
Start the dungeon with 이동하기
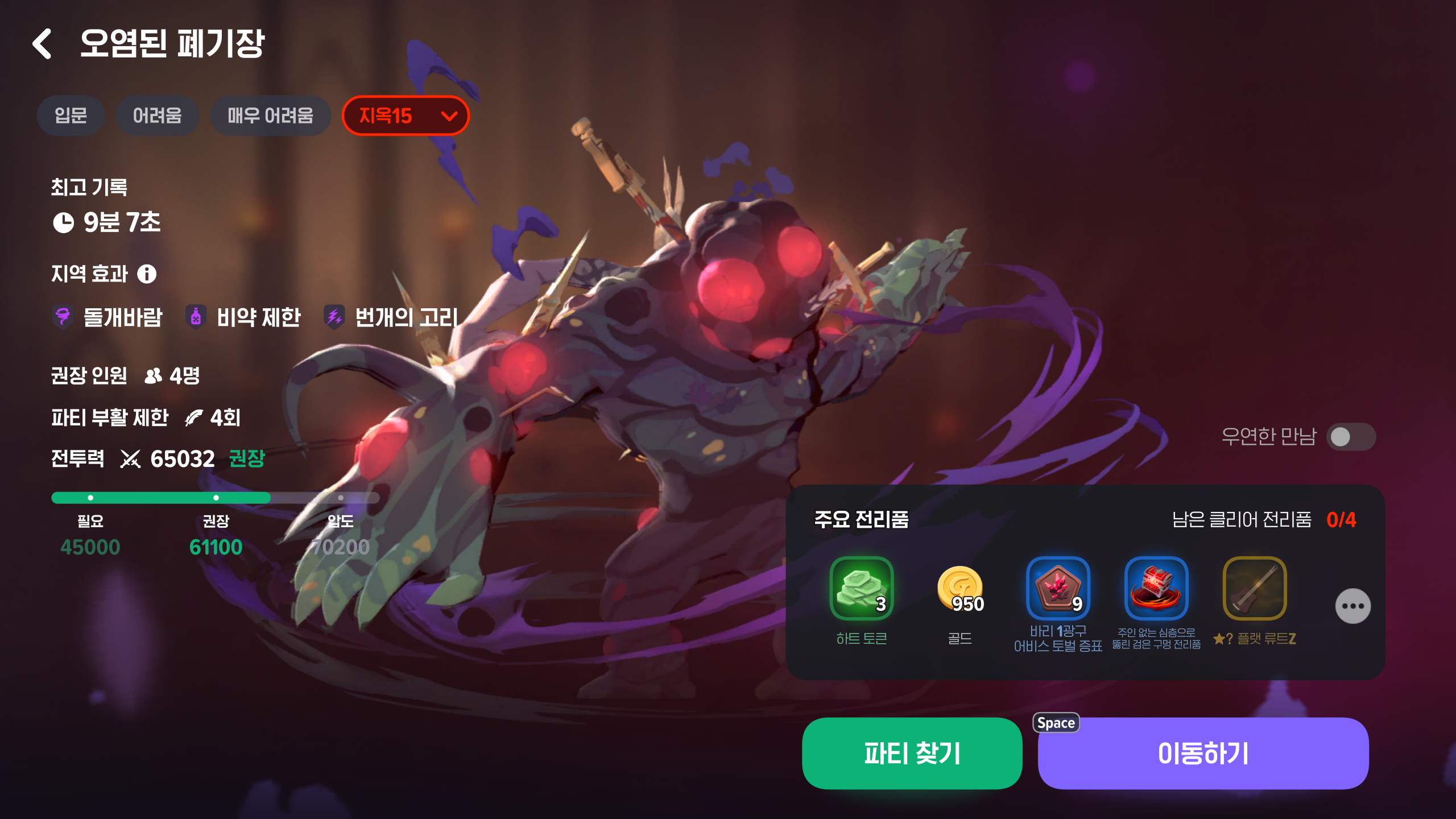point(1203,753)
